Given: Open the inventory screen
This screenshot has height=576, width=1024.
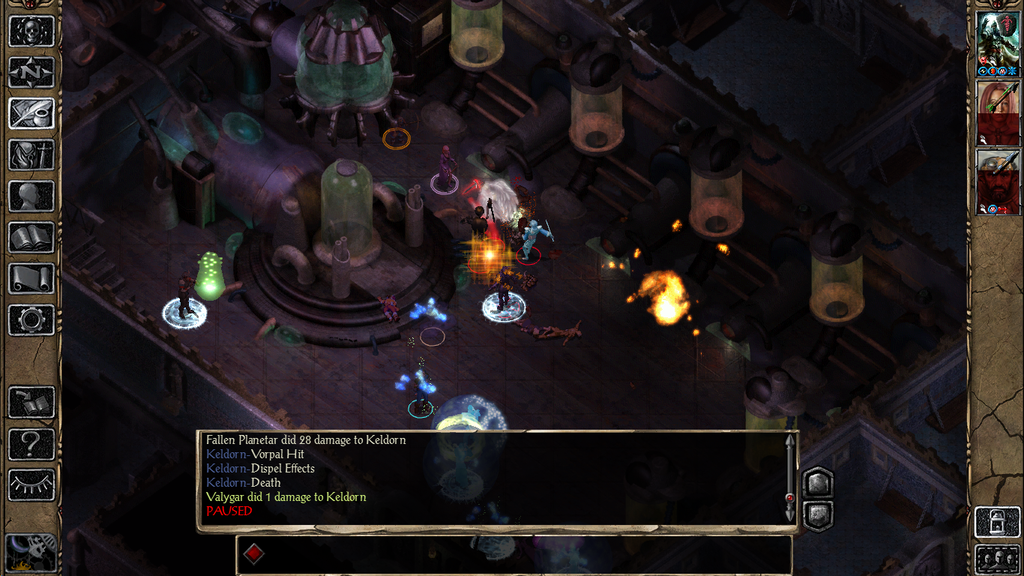Looking at the screenshot, I should [x=31, y=155].
